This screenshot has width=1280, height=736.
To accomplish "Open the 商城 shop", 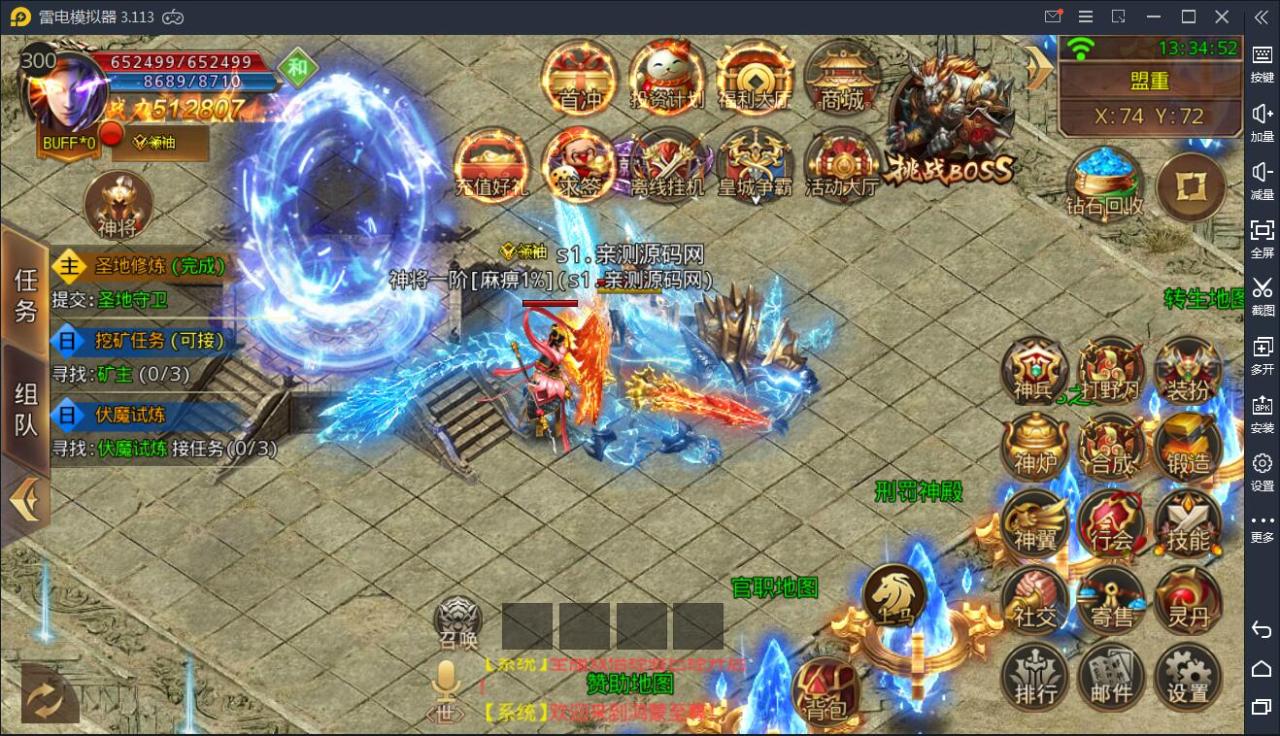I will pyautogui.click(x=842, y=78).
